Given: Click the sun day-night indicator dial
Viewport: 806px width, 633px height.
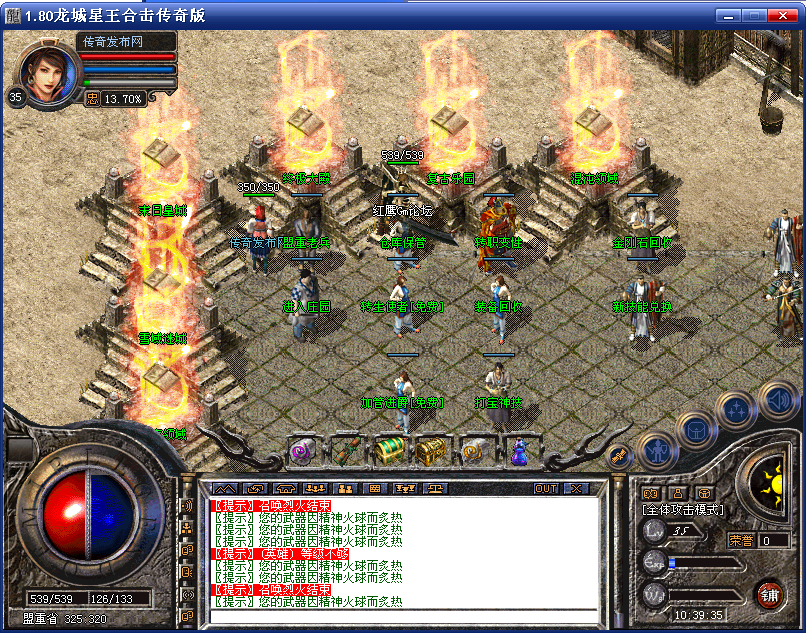Looking at the screenshot, I should [x=768, y=482].
